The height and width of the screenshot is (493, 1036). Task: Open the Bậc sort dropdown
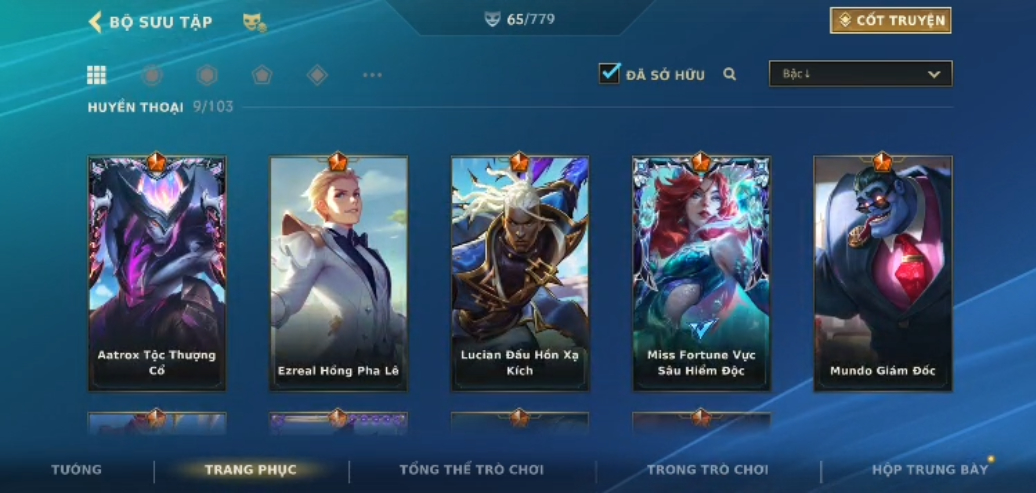coord(860,74)
